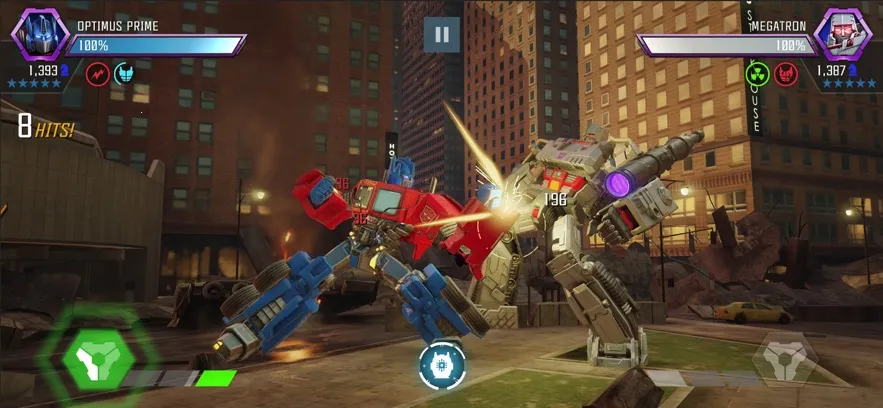
Task: Inspect Megatron's red status icon
Action: coord(786,73)
